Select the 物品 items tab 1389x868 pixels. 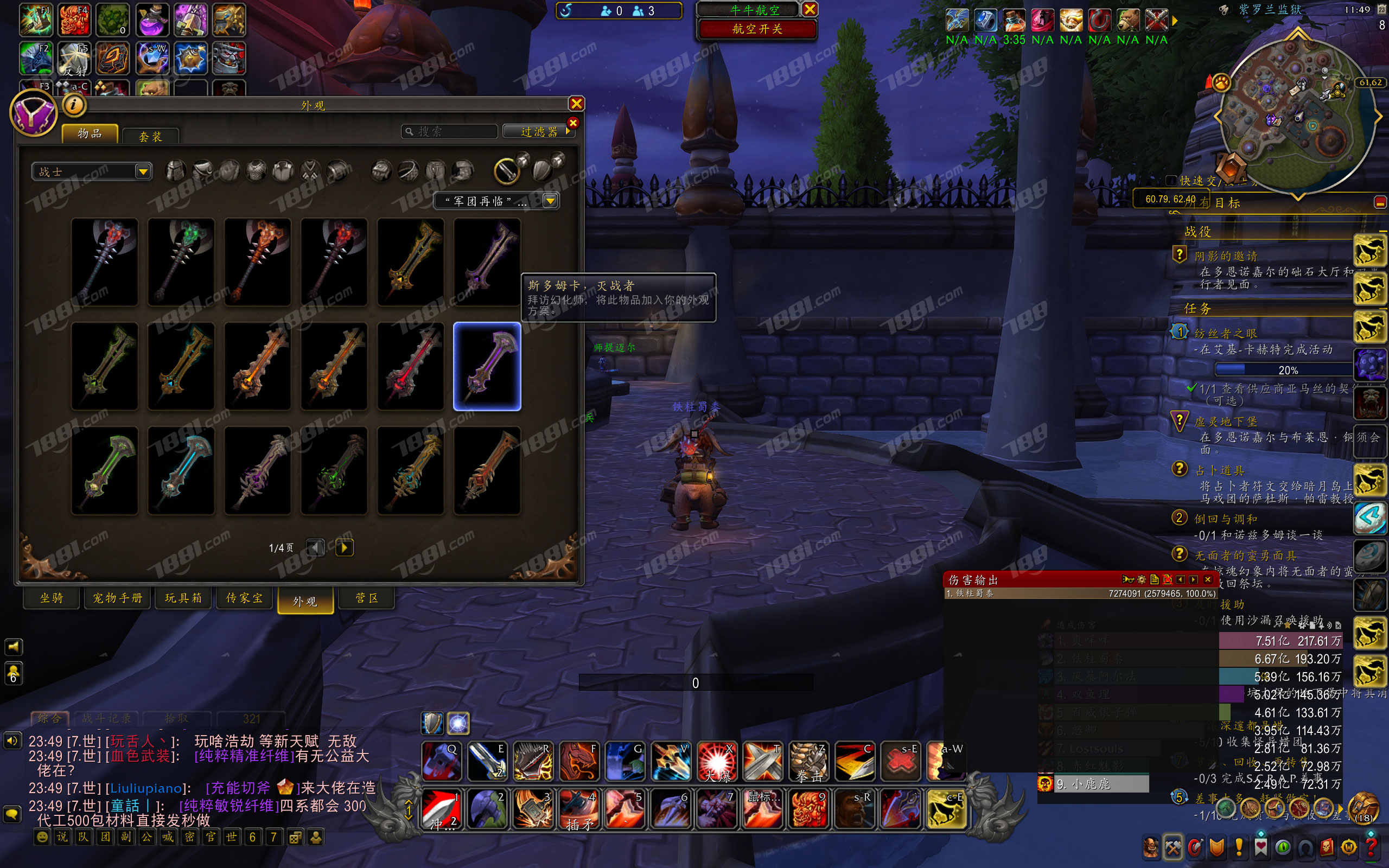click(x=90, y=134)
